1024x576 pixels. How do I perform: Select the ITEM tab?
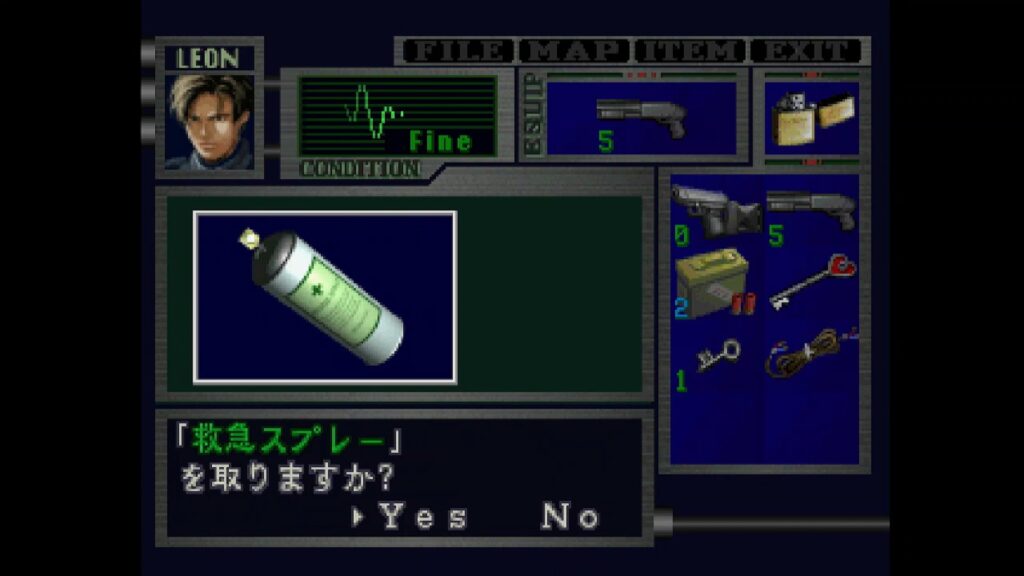tap(690, 51)
